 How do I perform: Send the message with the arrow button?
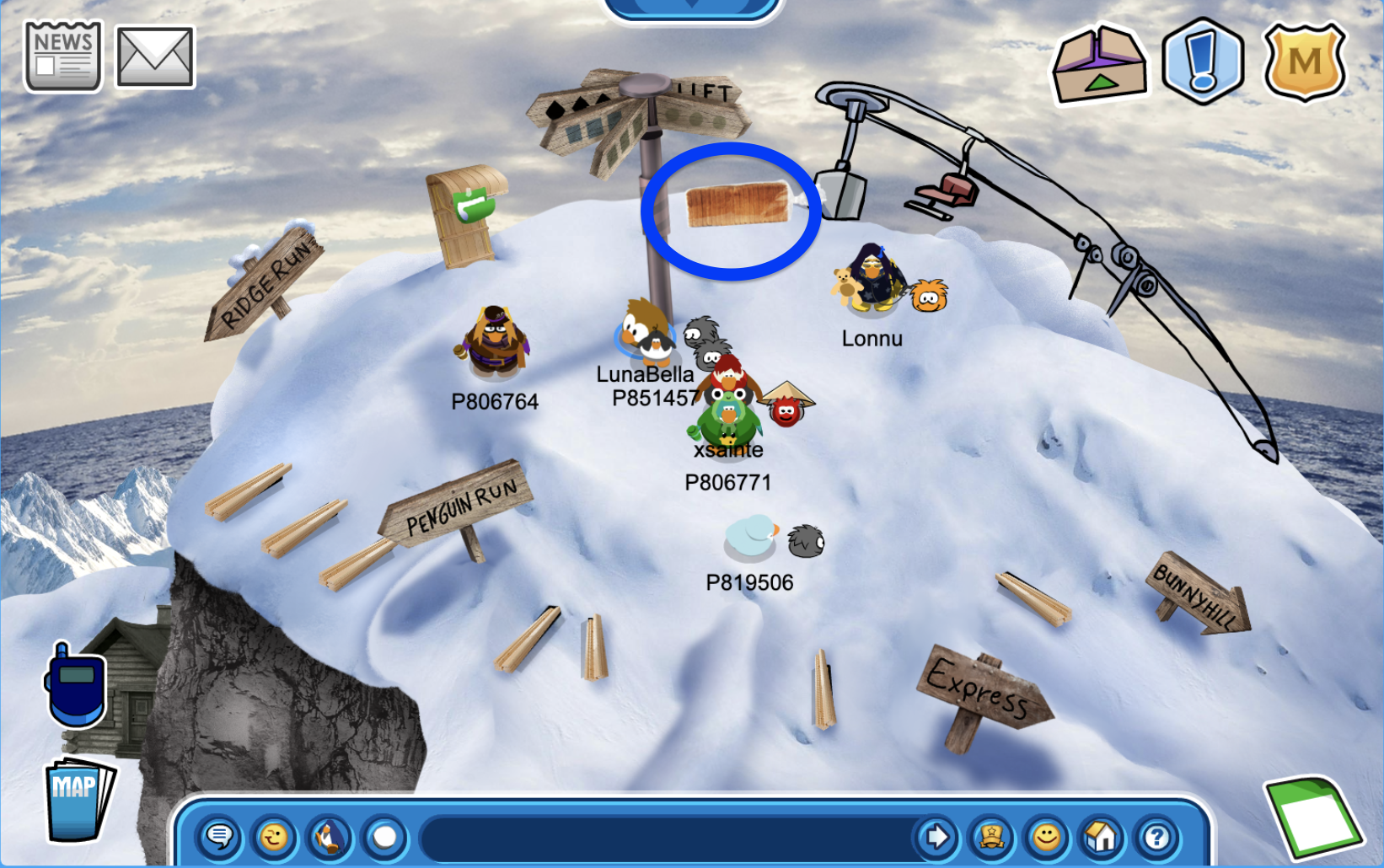pos(936,837)
